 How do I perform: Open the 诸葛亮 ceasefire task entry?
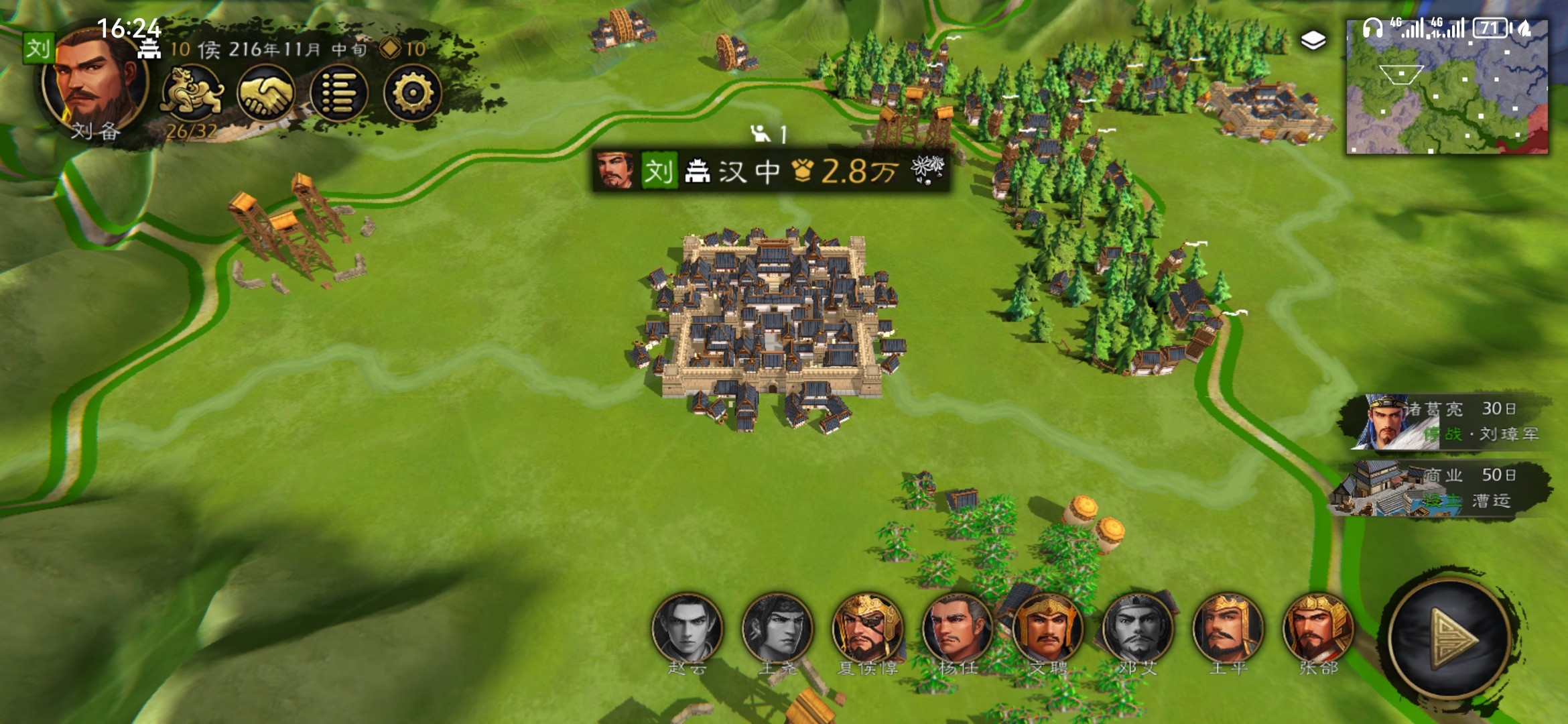point(1447,421)
